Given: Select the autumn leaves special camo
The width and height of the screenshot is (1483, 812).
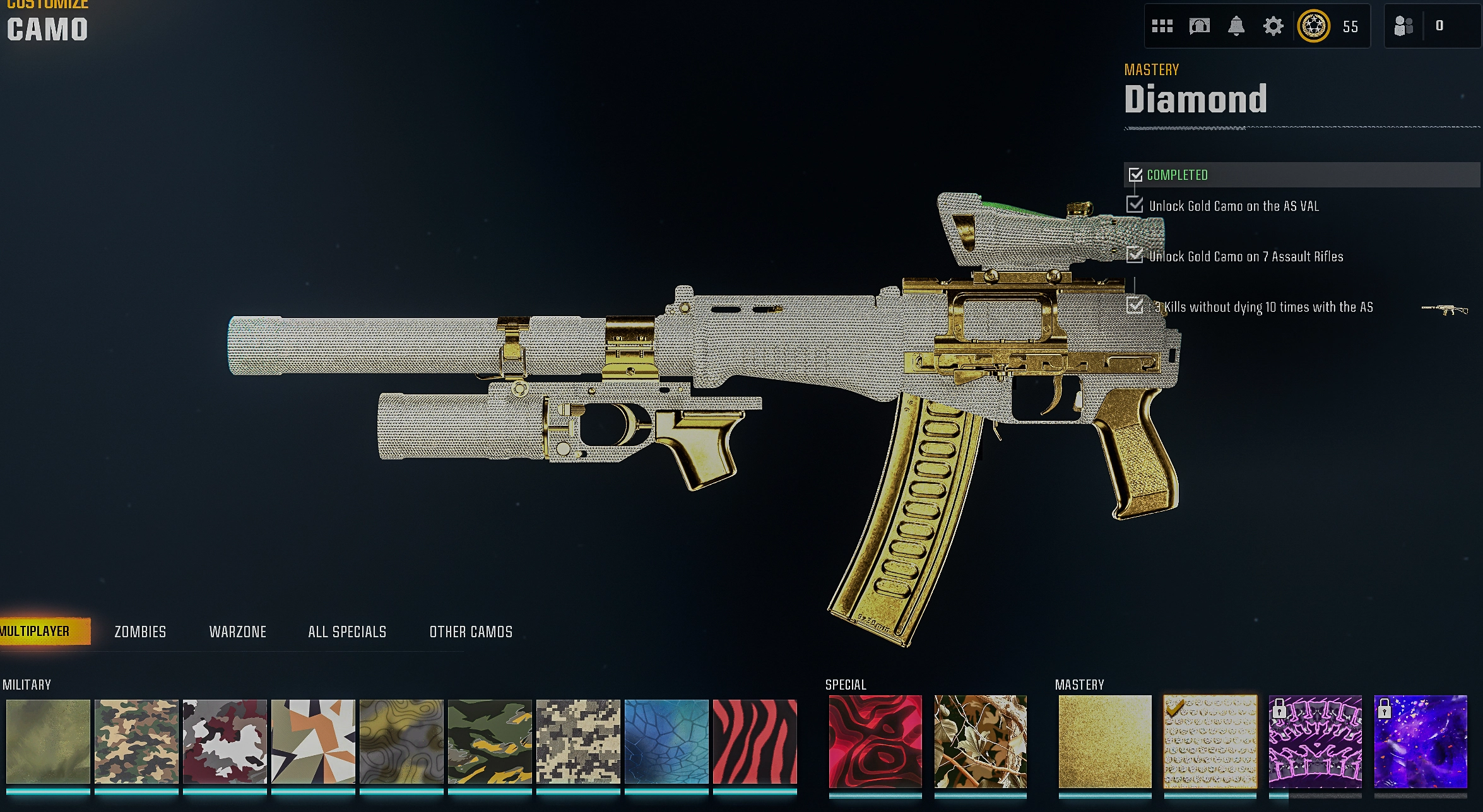Looking at the screenshot, I should click(981, 742).
